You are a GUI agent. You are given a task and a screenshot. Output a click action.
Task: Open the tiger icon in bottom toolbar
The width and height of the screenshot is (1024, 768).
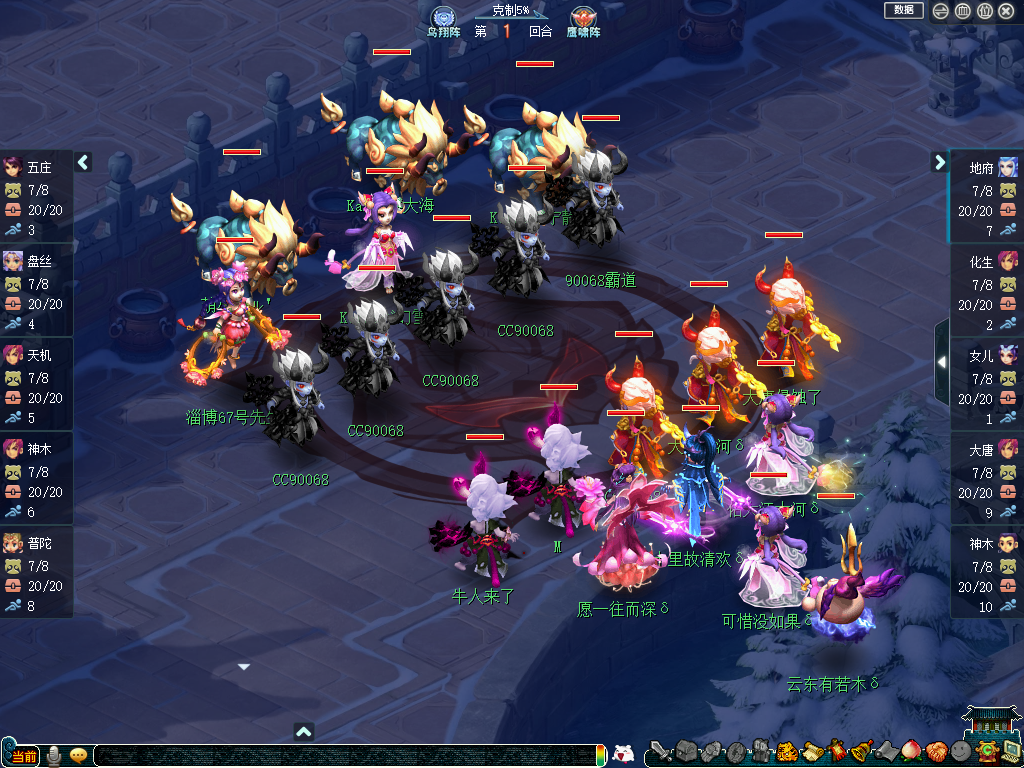[x=787, y=752]
